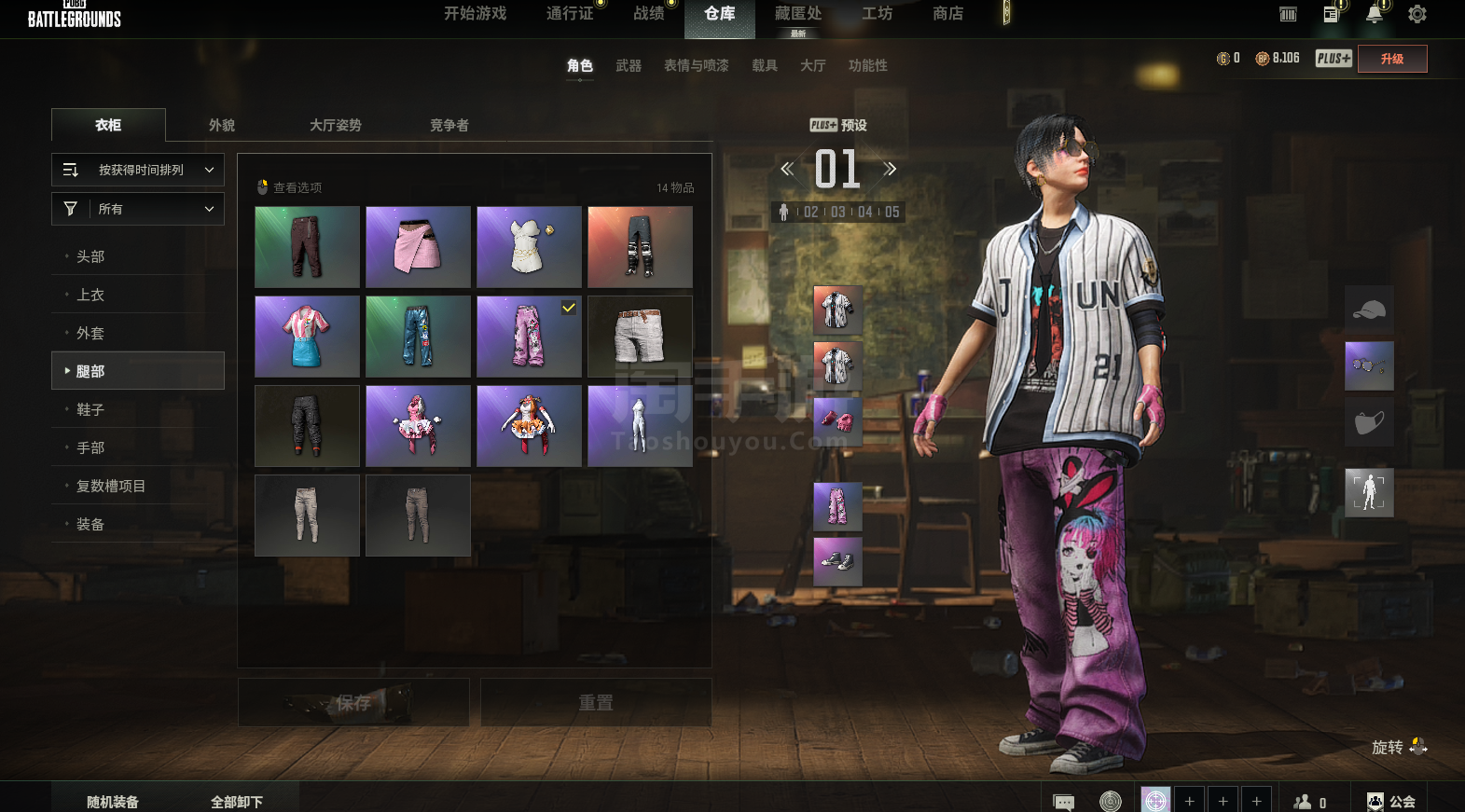Go to the next preset arrow
1465x812 pixels.
pos(890,169)
